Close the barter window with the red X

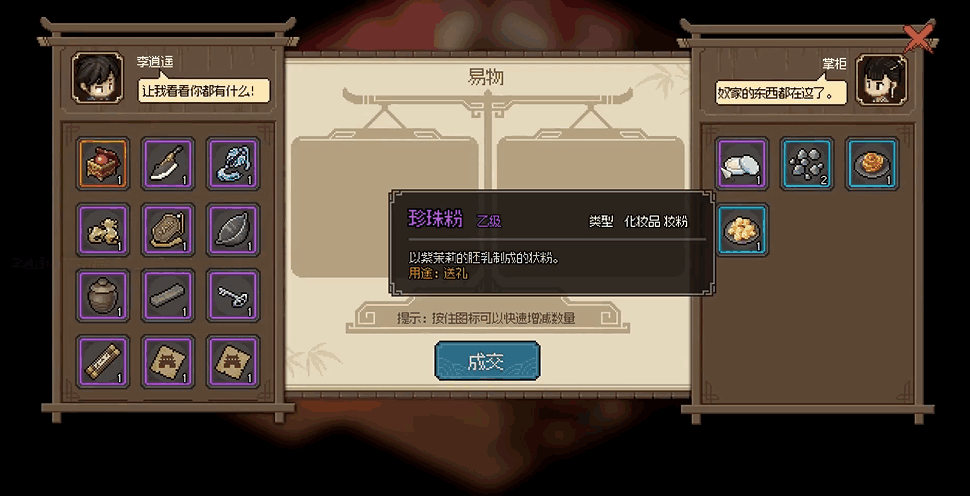click(917, 38)
